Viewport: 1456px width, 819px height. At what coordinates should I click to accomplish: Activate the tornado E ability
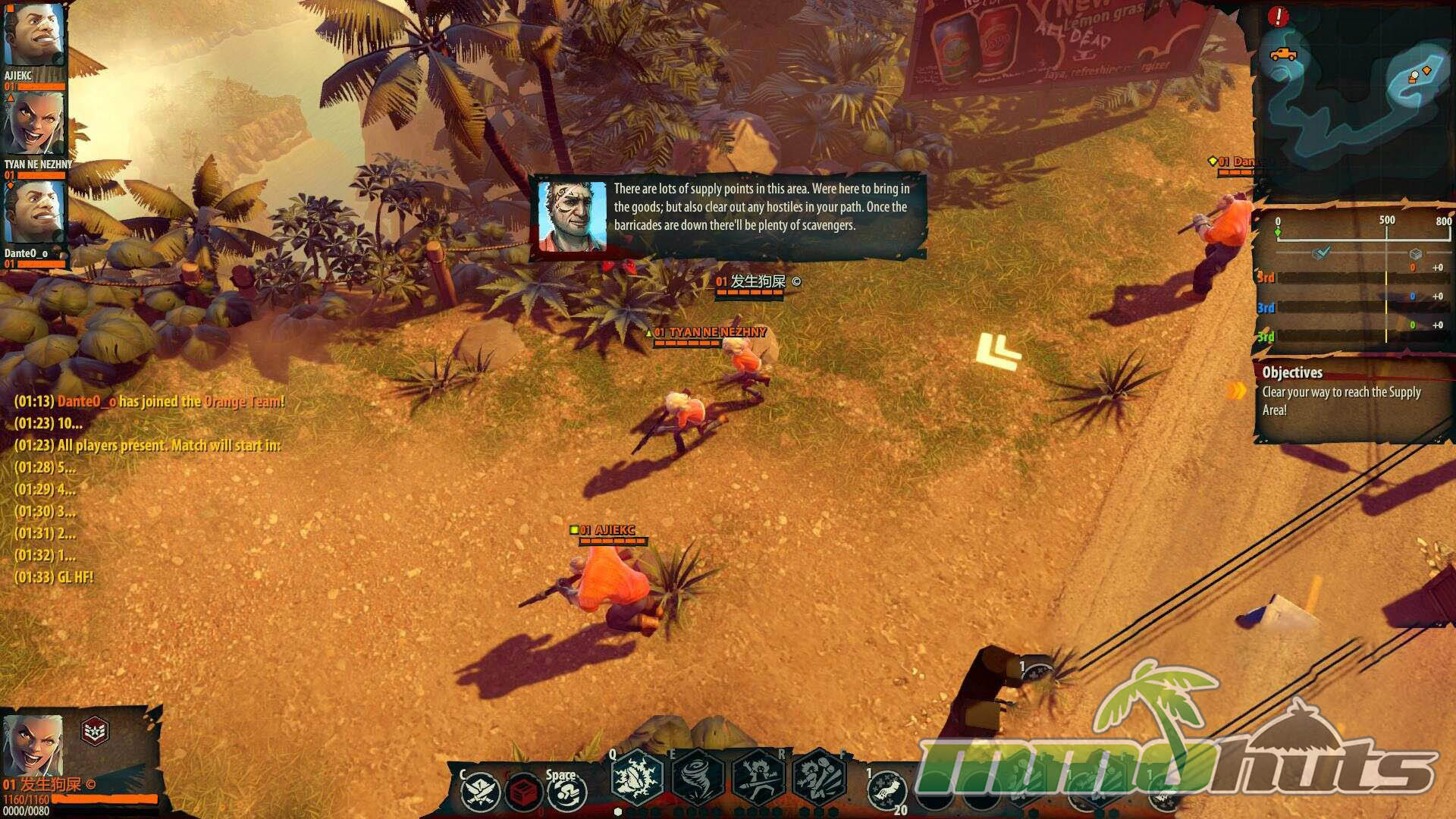click(698, 778)
